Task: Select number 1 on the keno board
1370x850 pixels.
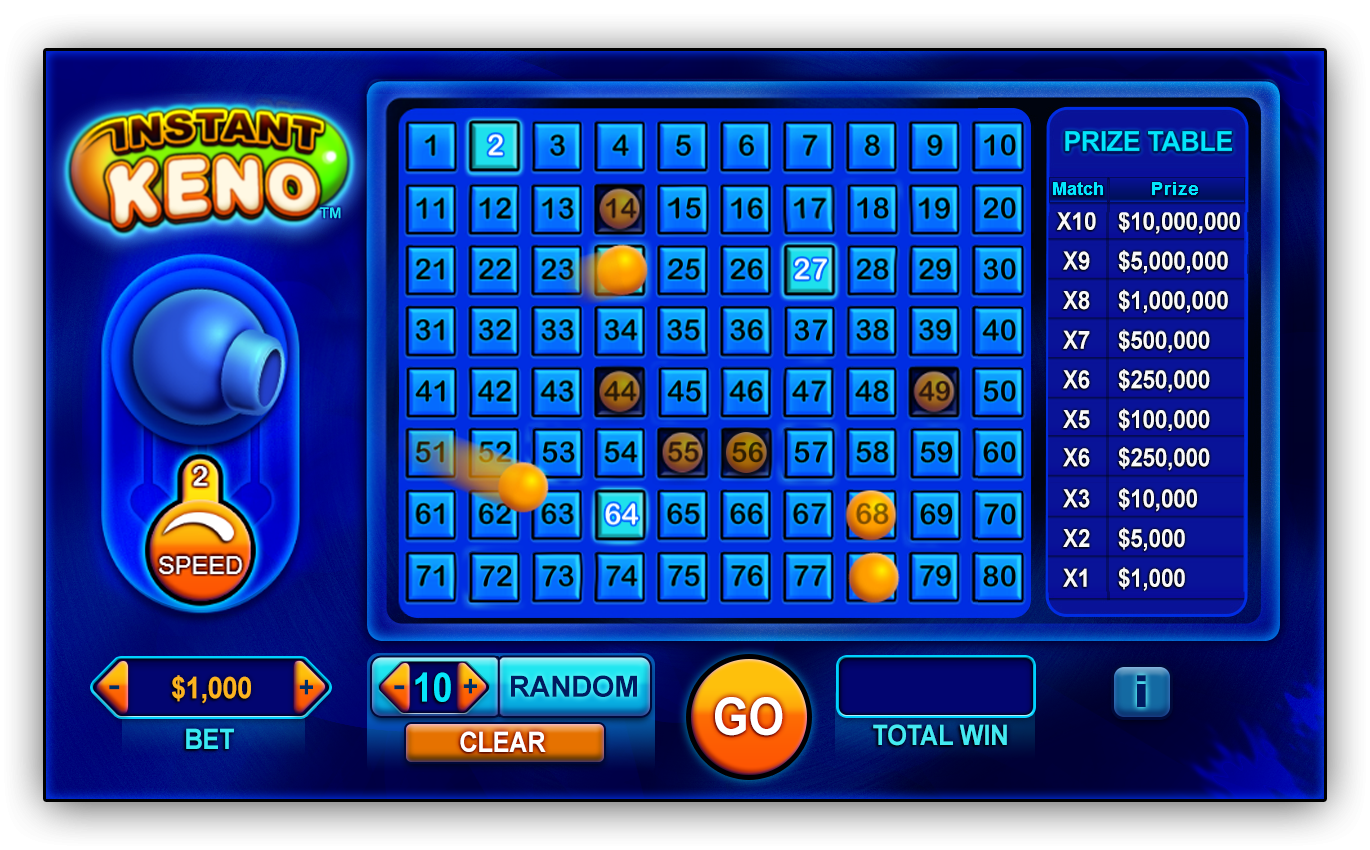Action: tap(431, 147)
